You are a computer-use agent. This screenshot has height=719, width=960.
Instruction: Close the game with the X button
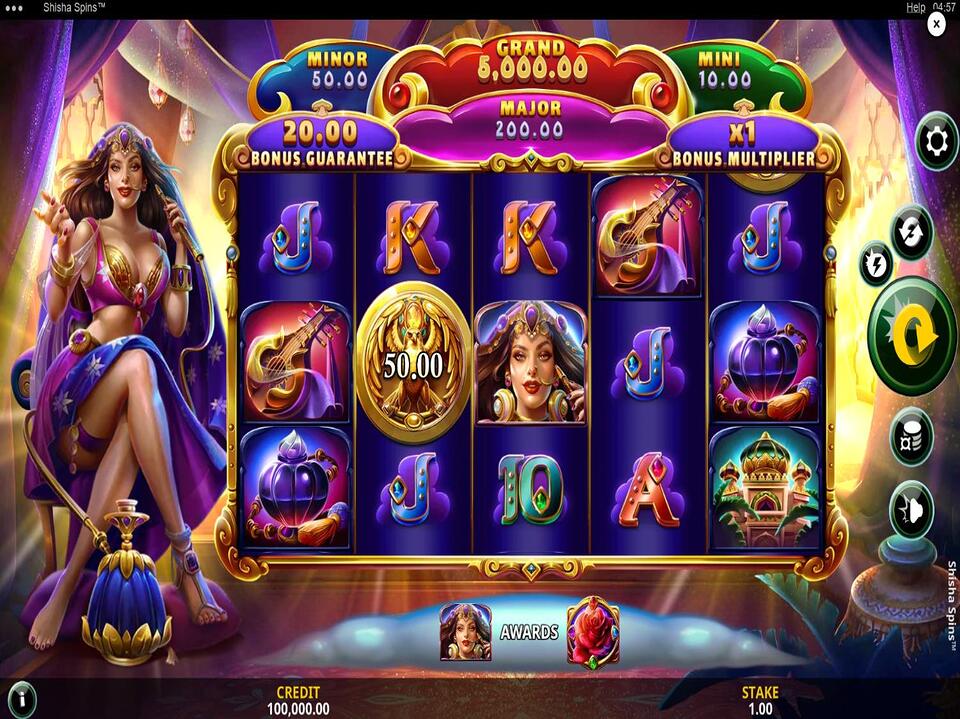(936, 23)
